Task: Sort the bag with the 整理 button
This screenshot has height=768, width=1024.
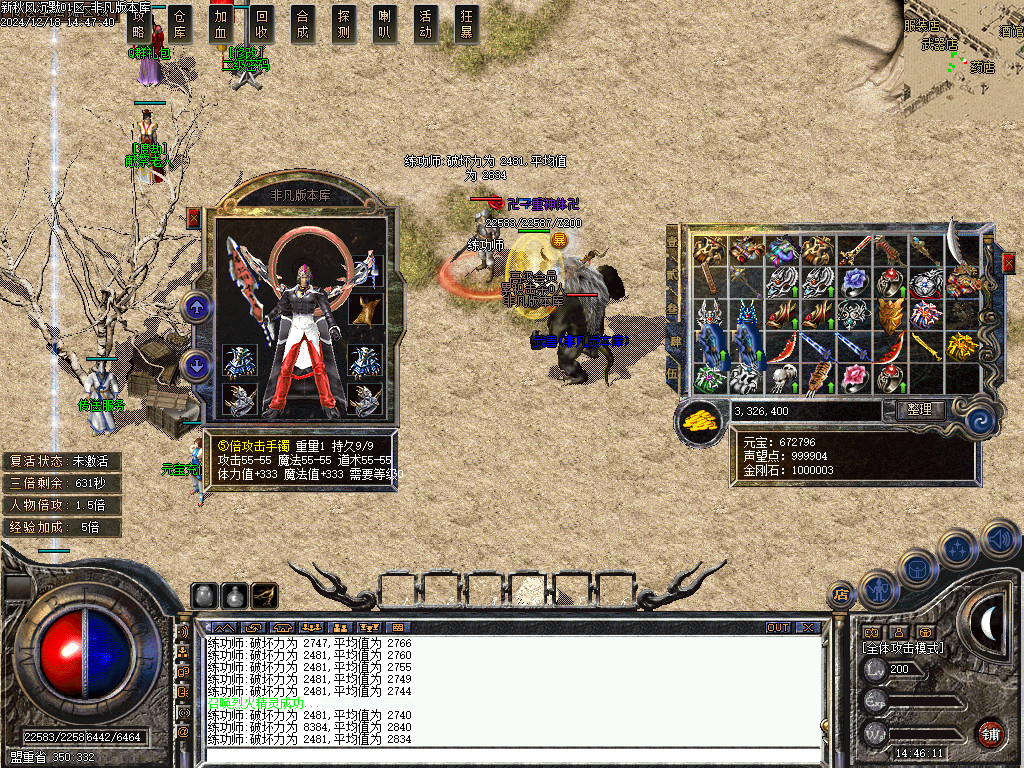Action: click(x=919, y=410)
